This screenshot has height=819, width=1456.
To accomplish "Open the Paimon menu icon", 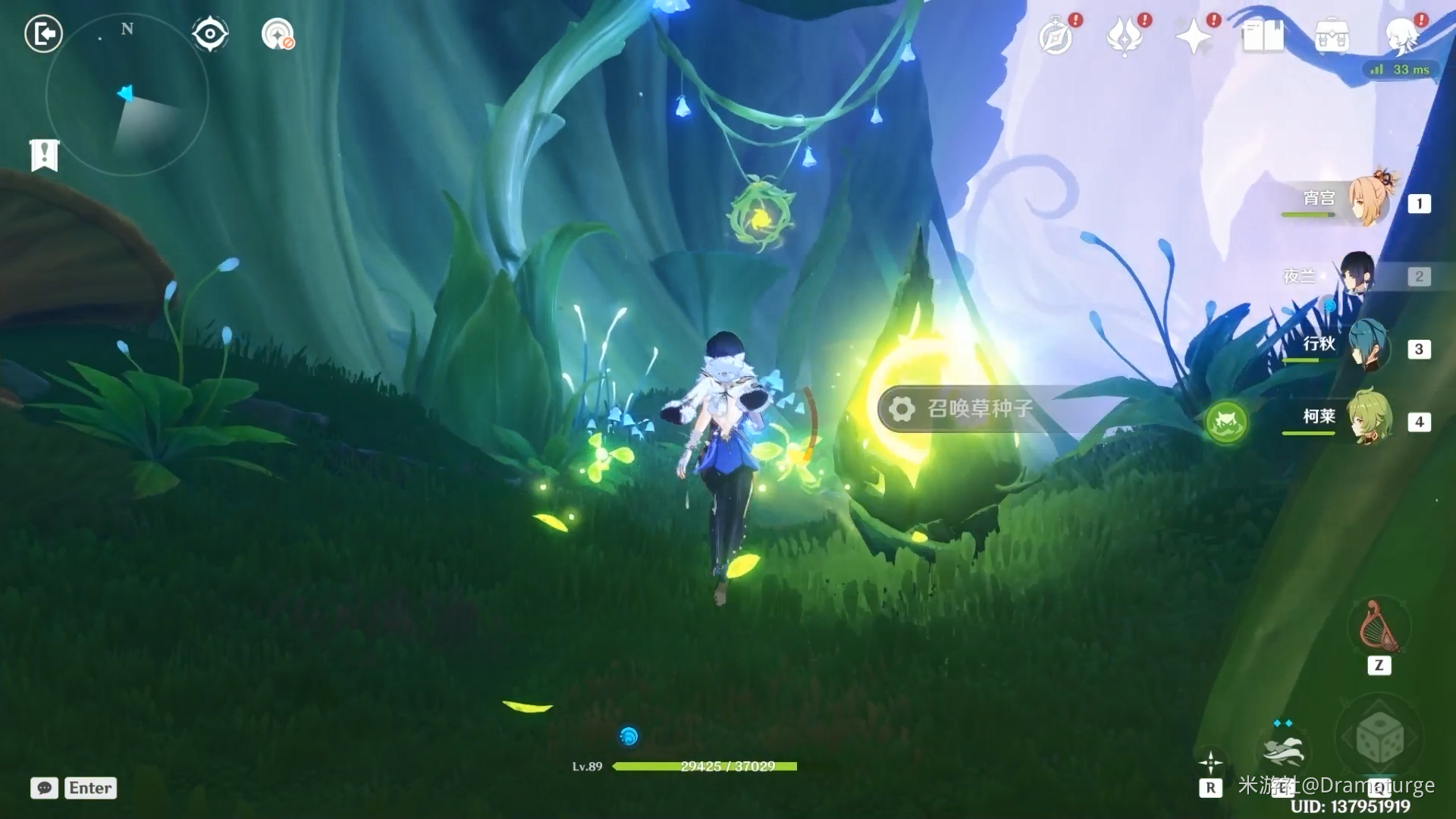I will (1402, 35).
